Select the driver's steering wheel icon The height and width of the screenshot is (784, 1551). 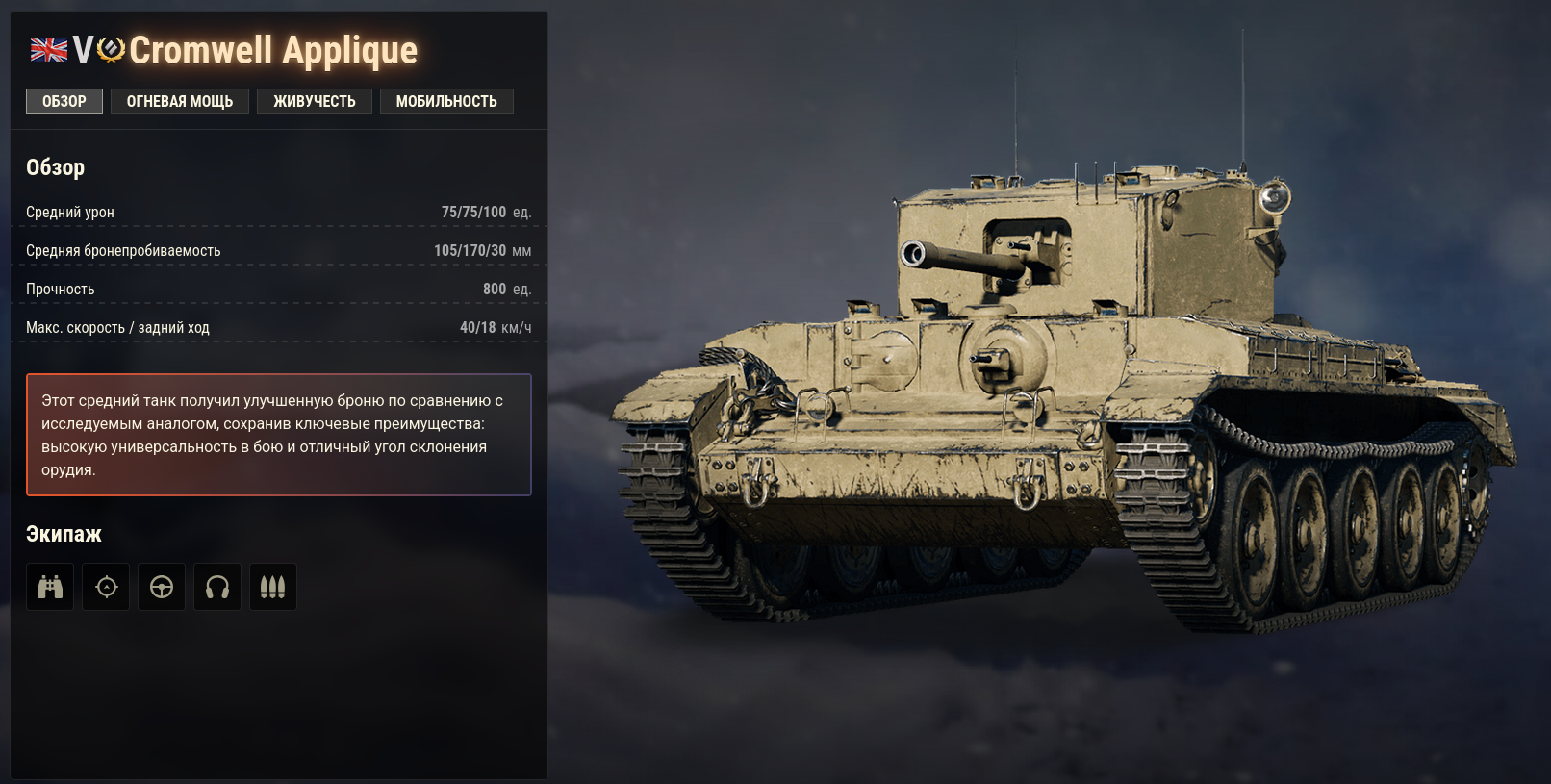pyautogui.click(x=162, y=586)
